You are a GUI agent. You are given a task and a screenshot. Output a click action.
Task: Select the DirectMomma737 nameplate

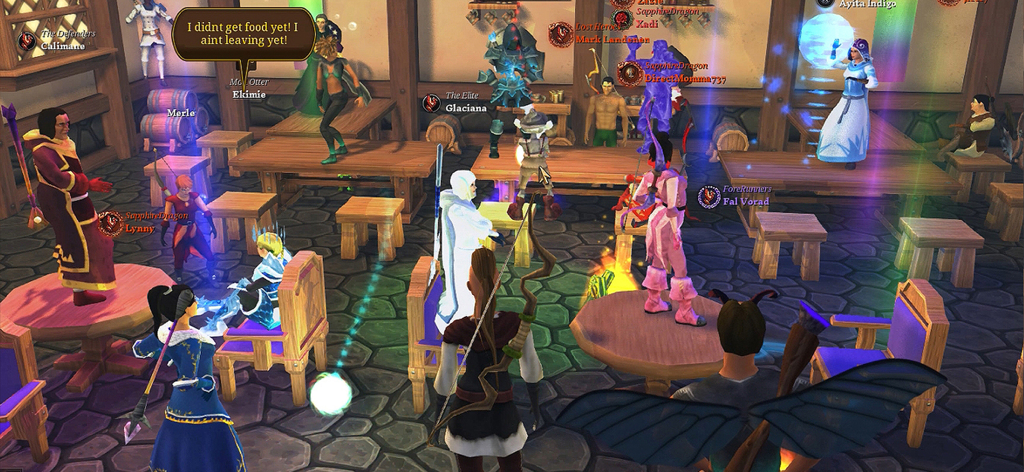point(685,78)
